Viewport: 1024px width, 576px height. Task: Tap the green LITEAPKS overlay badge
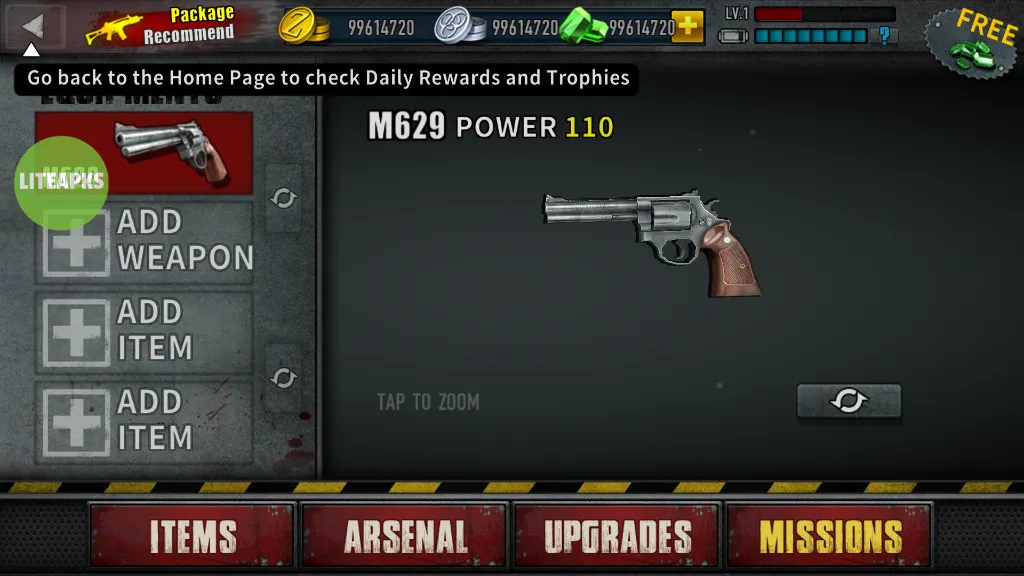pos(61,182)
